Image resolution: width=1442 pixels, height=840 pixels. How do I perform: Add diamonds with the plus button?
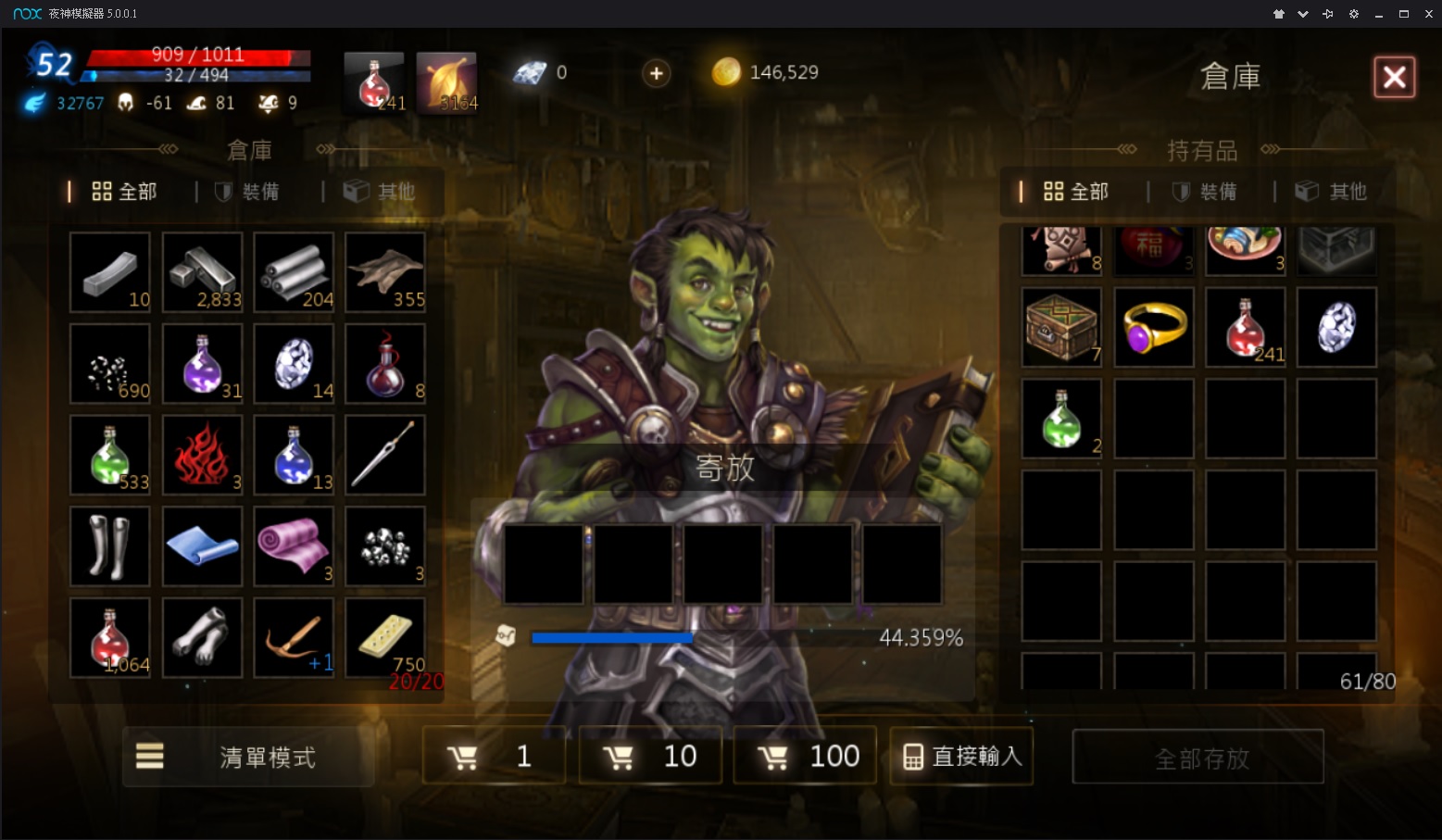coord(656,73)
